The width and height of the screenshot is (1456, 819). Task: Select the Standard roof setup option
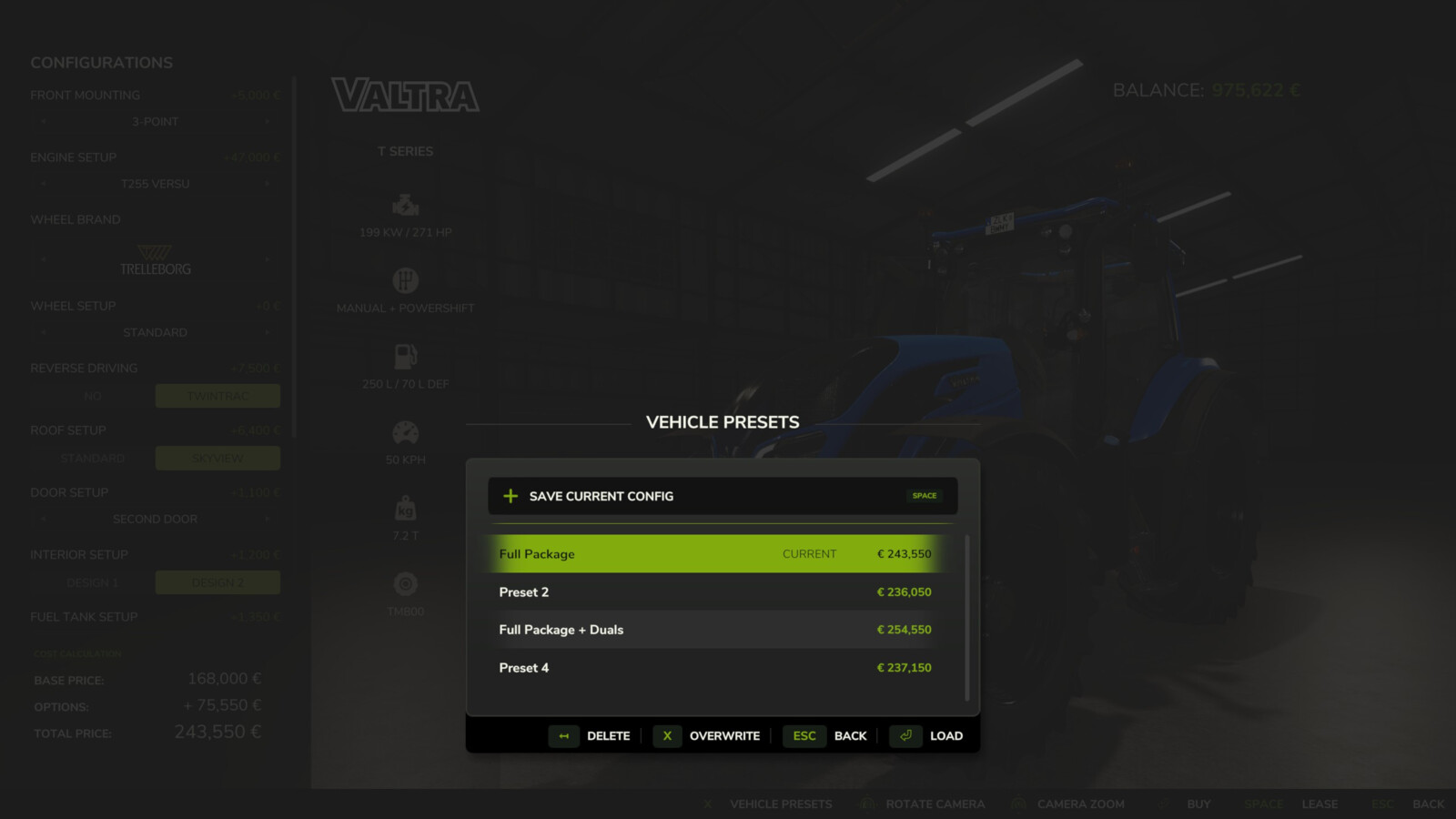(93, 458)
